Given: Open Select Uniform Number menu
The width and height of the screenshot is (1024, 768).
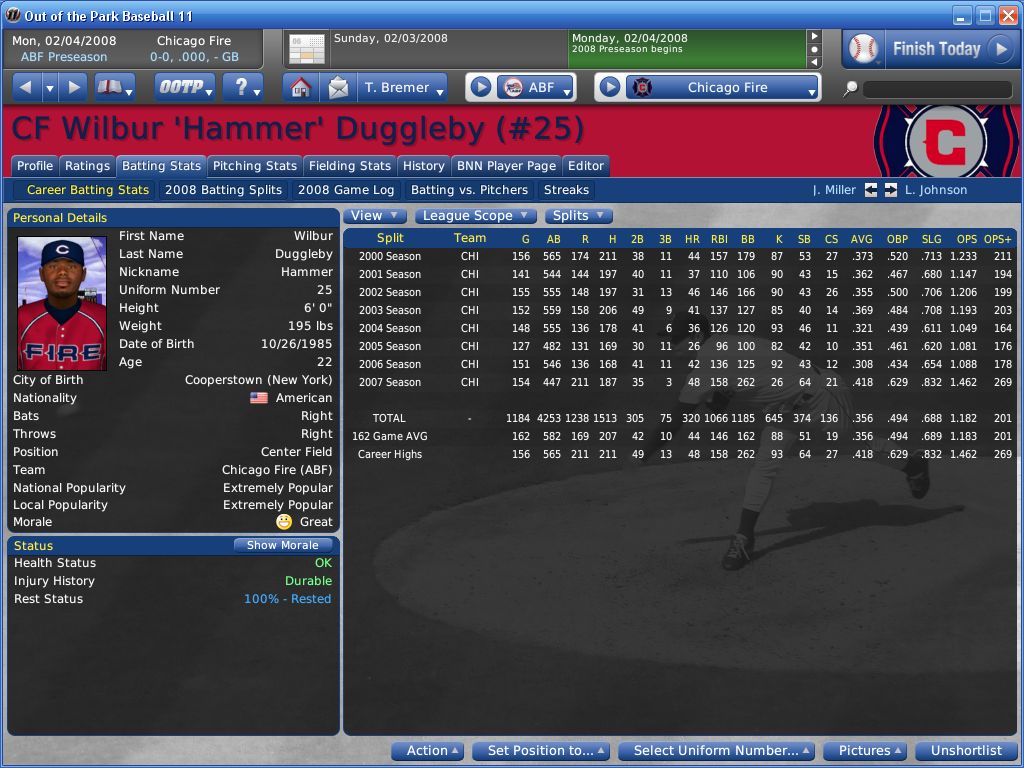Looking at the screenshot, I should coord(716,751).
